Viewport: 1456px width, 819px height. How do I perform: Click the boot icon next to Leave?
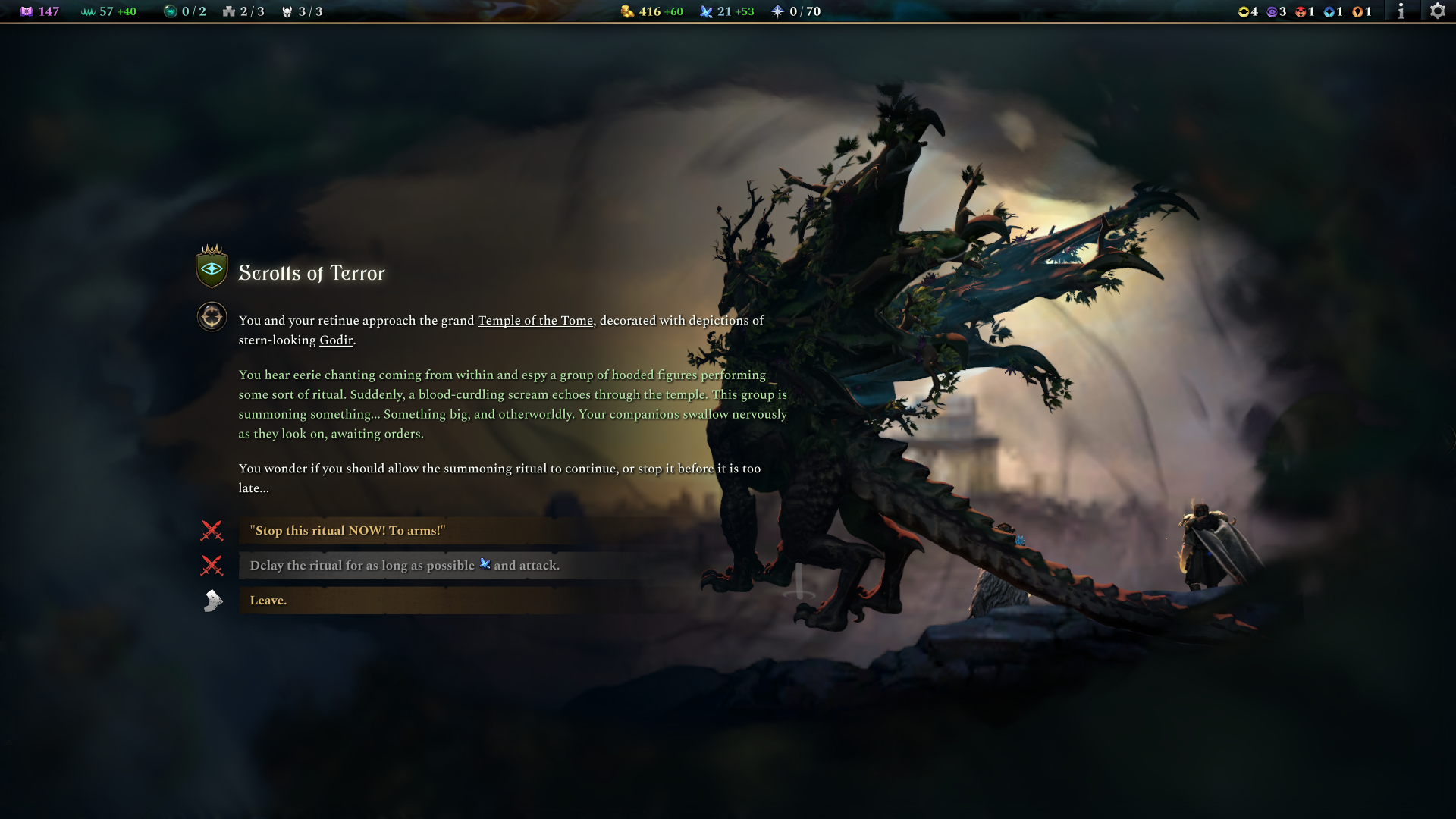tap(212, 600)
